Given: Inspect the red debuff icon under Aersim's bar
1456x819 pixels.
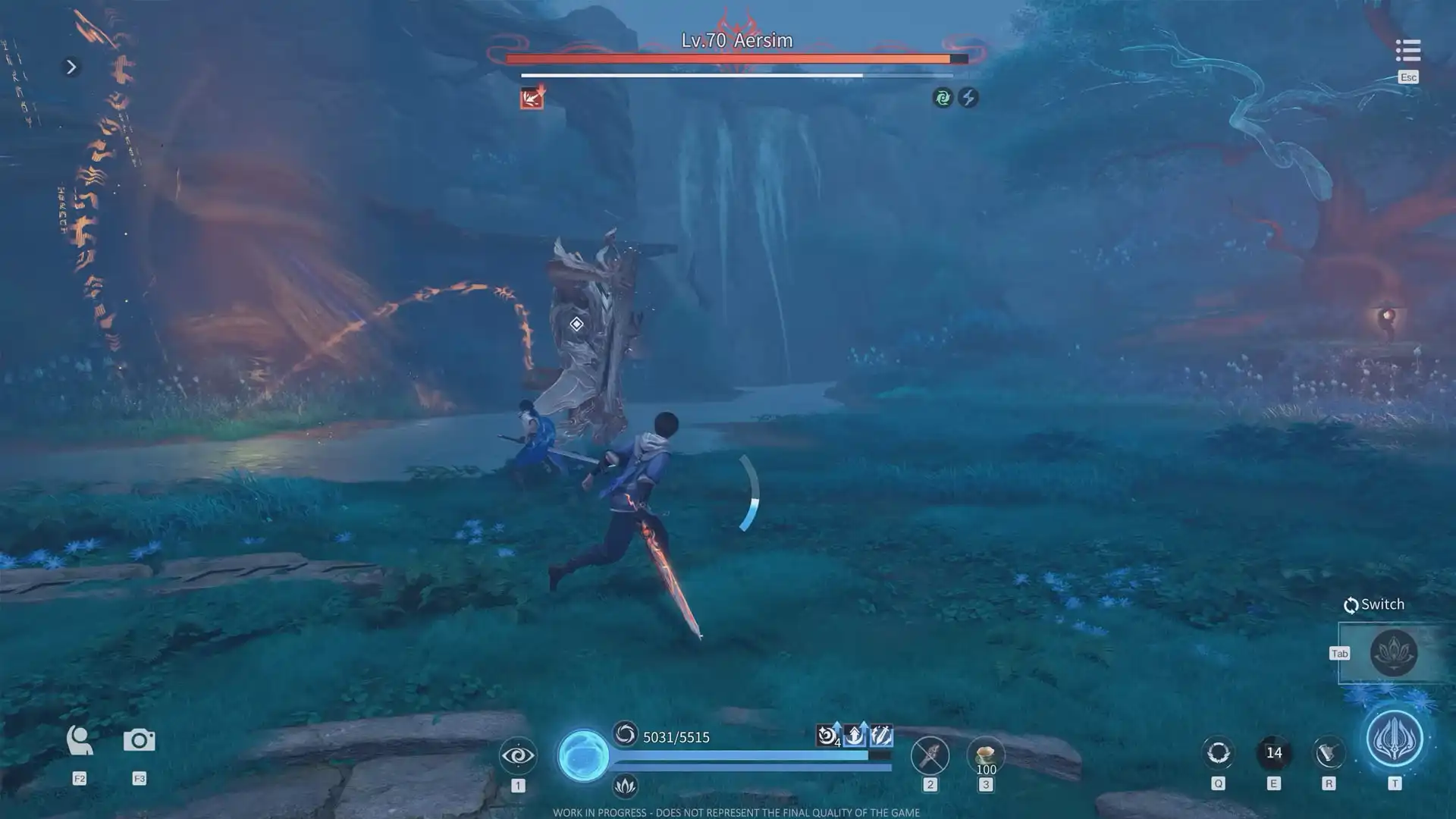Looking at the screenshot, I should (531, 99).
